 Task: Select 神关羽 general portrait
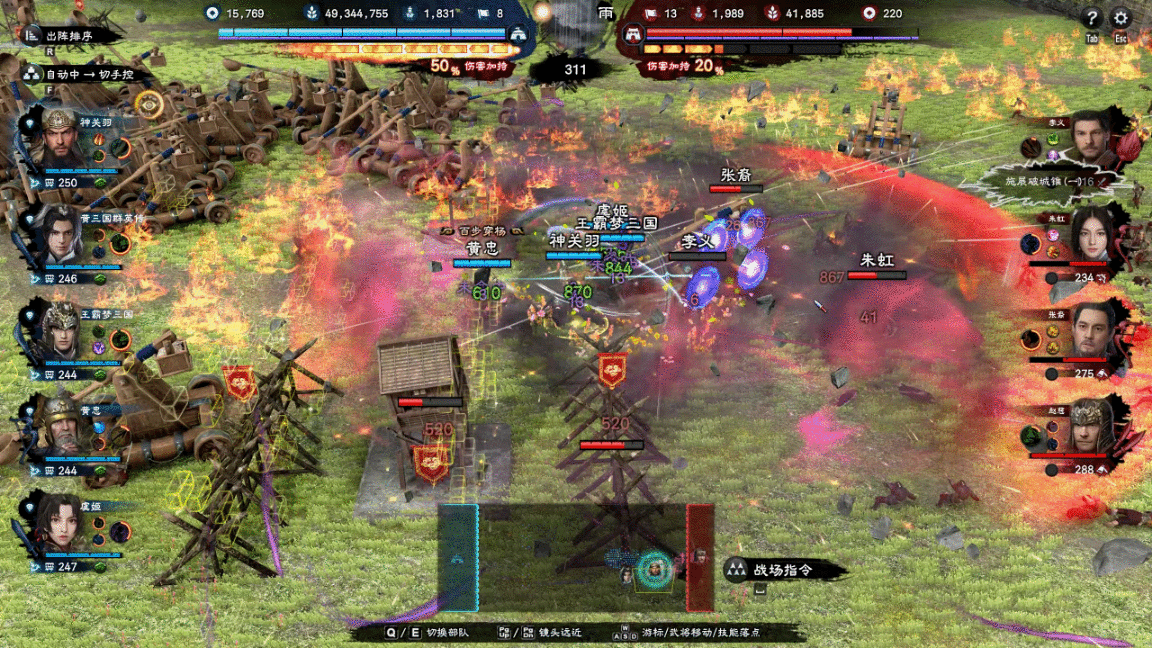62,140
